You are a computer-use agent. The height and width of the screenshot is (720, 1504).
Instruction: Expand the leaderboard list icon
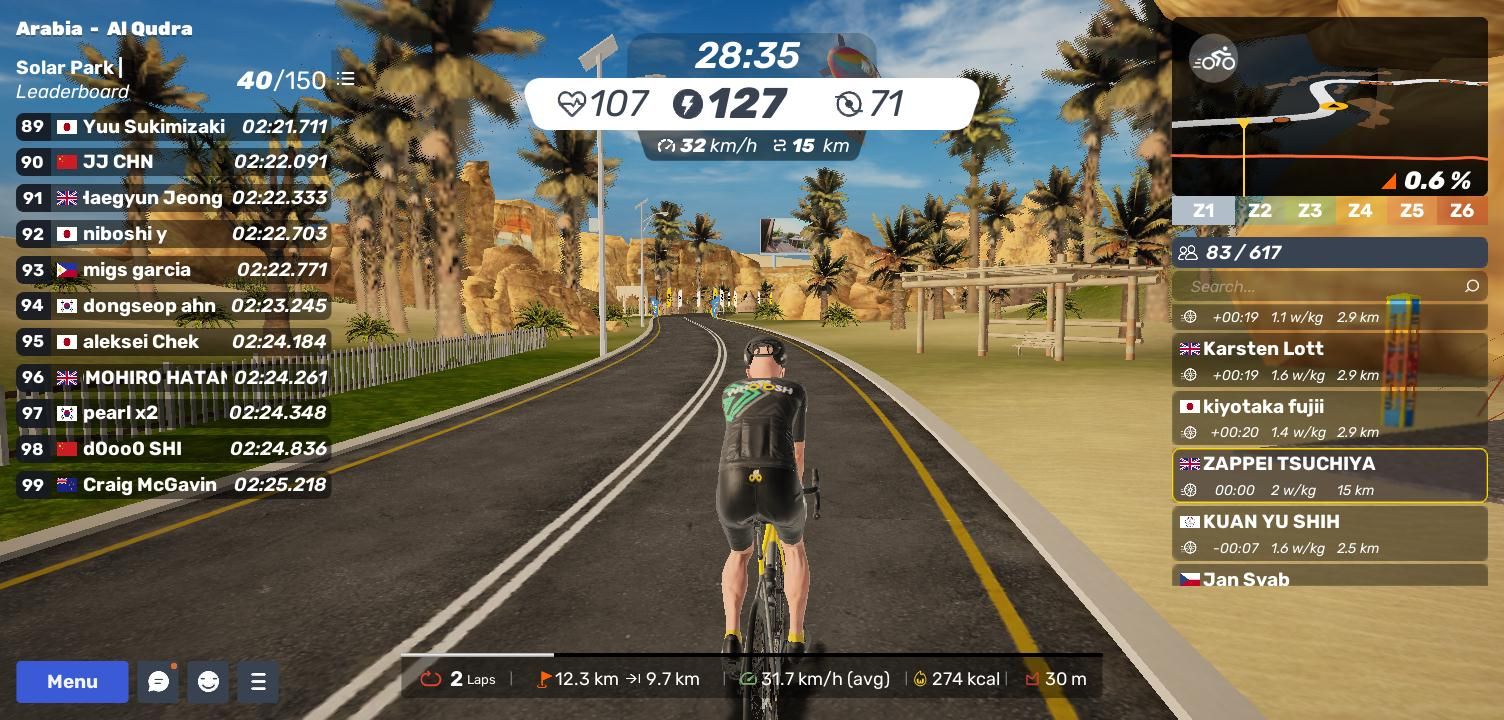coord(346,79)
